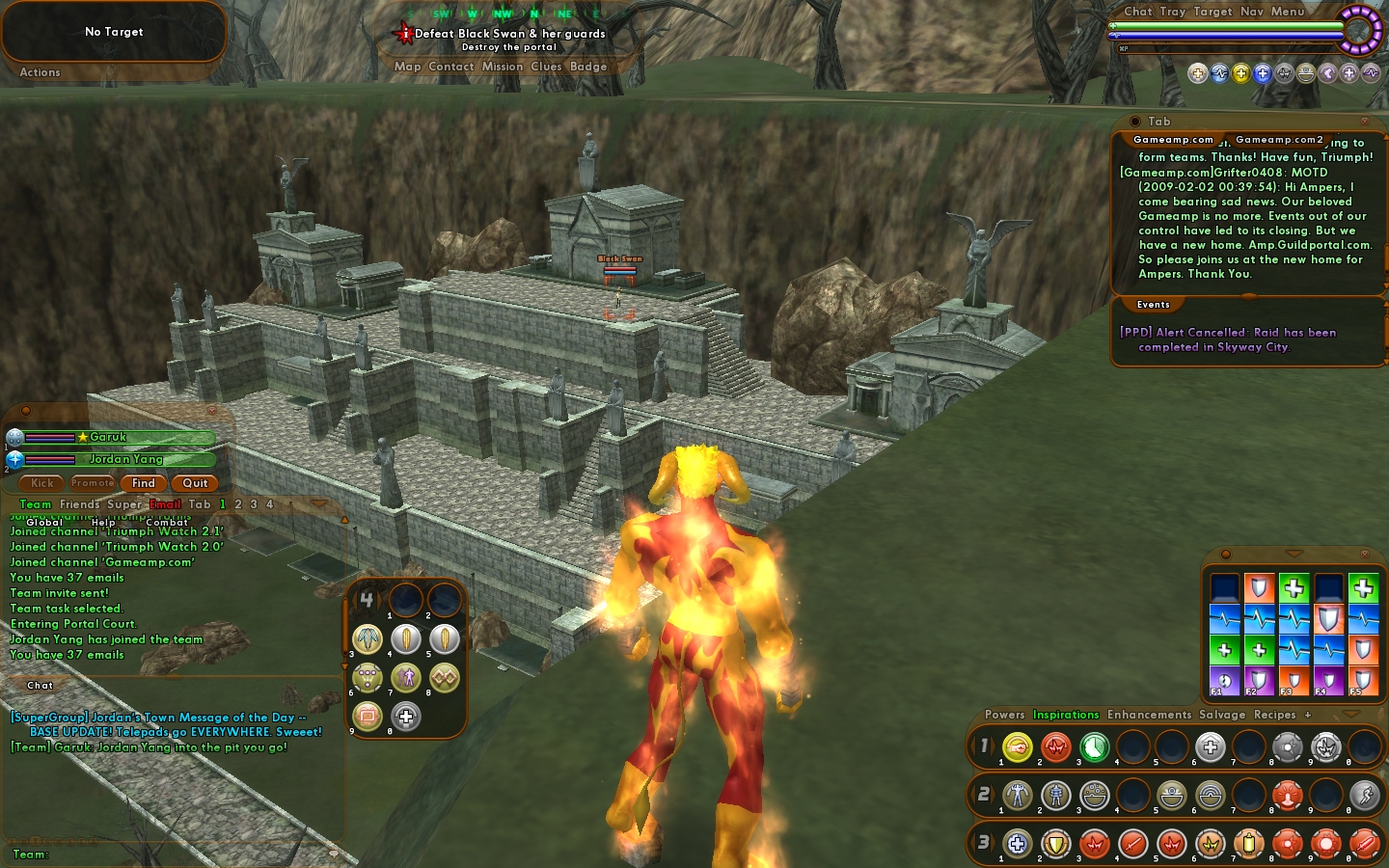
Task: Open the Email tab
Action: (165, 504)
